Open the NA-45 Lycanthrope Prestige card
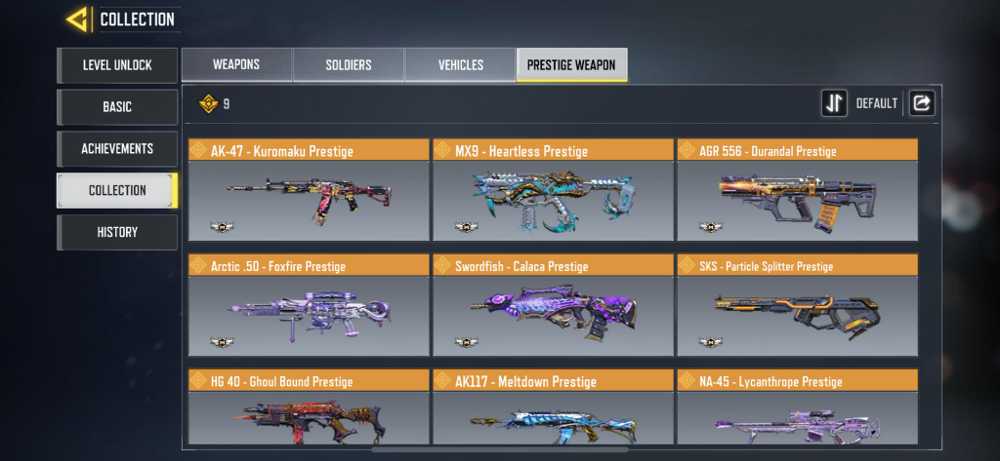Viewport: 1000px width, 461px height. 797,408
